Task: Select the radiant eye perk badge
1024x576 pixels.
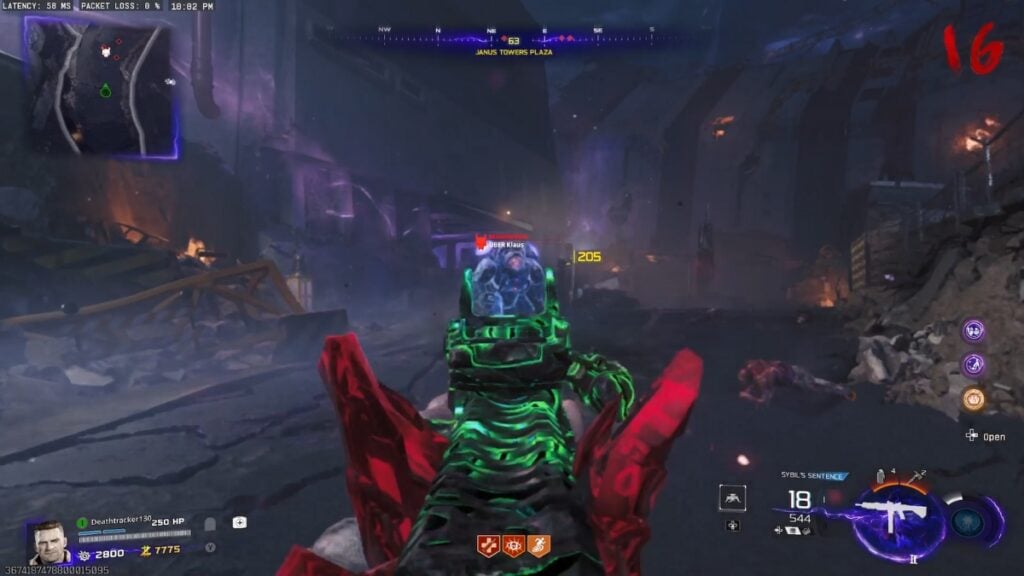Action: (513, 546)
